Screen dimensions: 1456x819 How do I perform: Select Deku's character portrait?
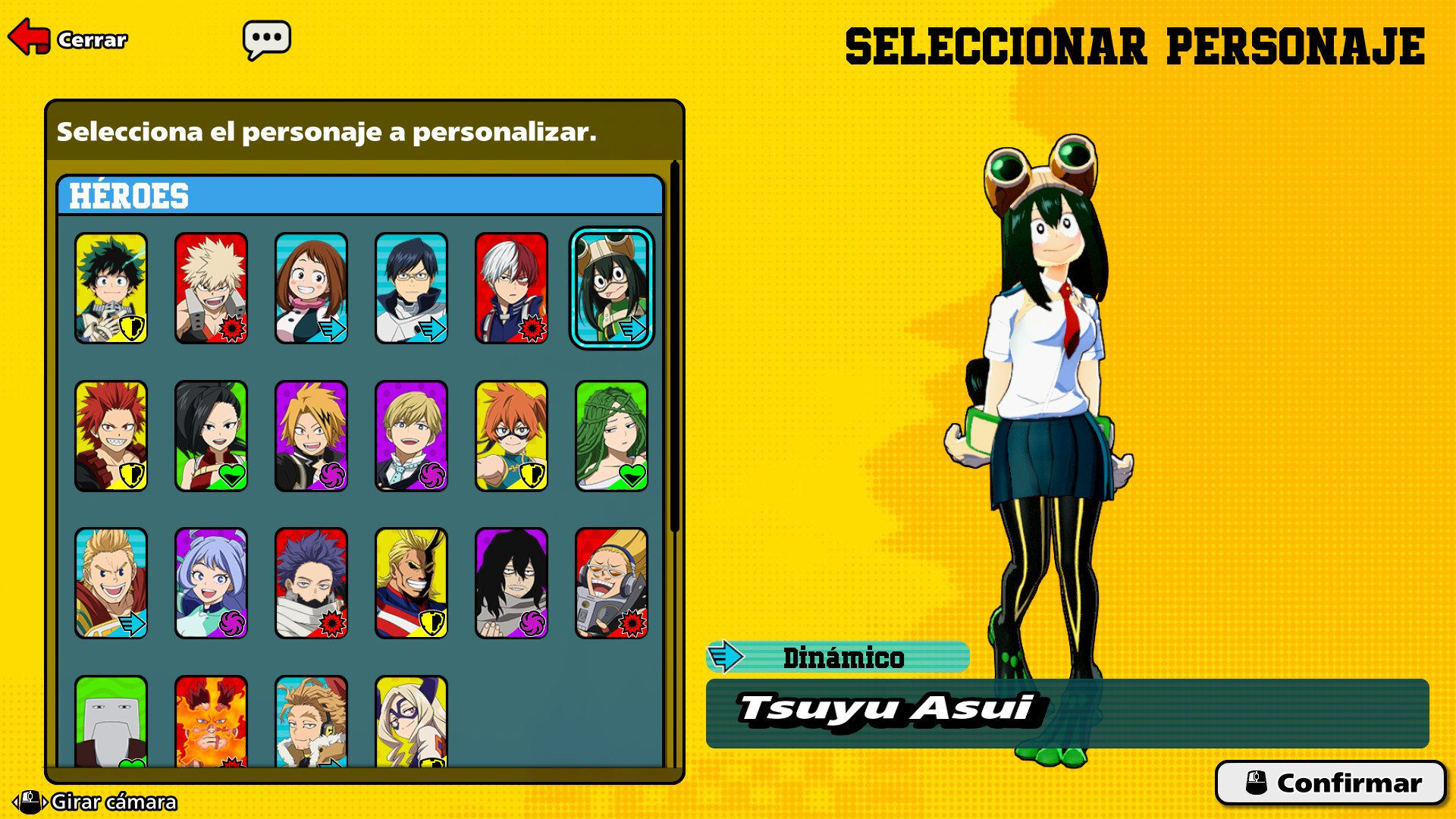tap(111, 288)
